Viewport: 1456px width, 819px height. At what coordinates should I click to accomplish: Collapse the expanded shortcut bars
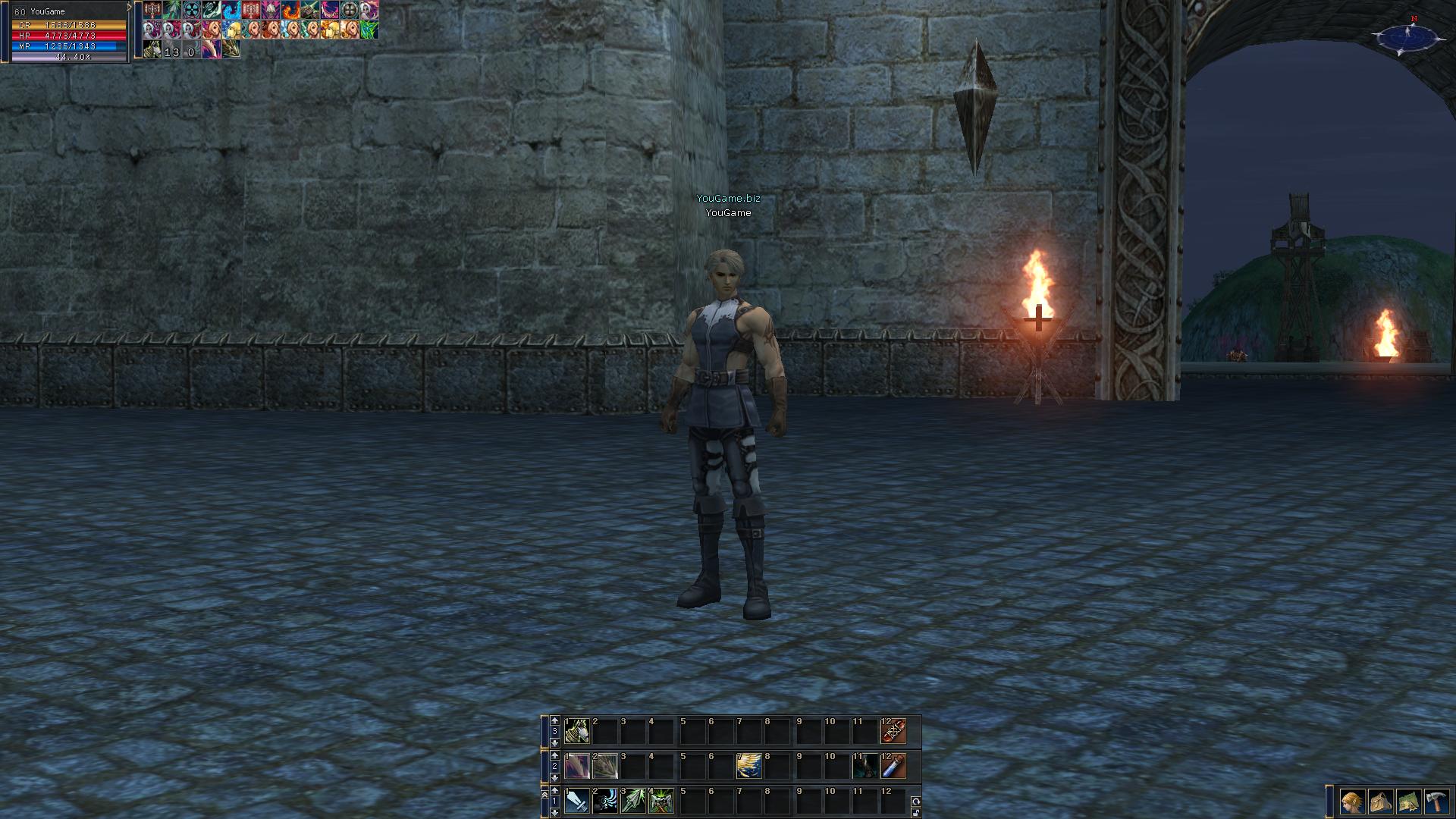[x=544, y=794]
